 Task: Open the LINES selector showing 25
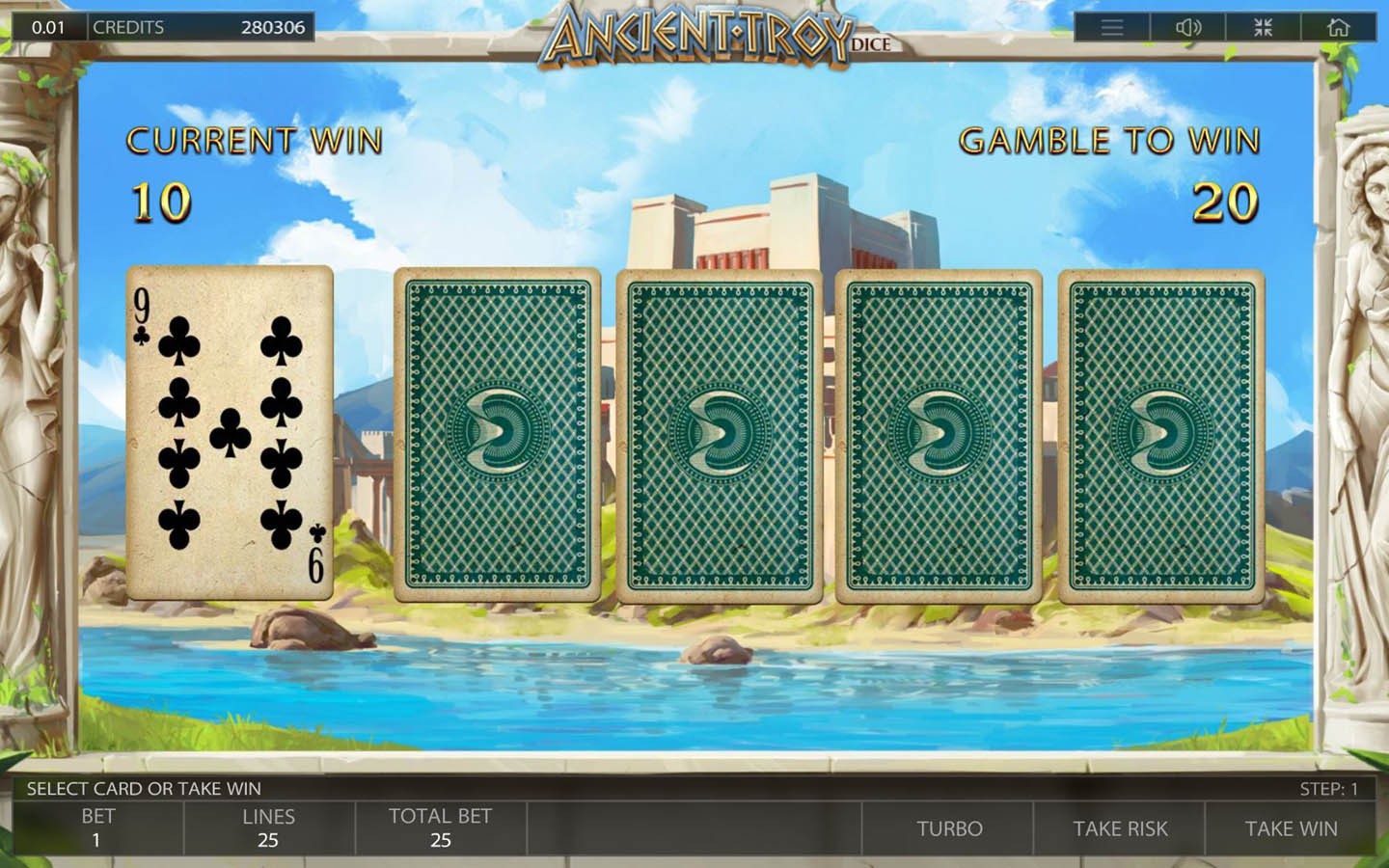268,827
